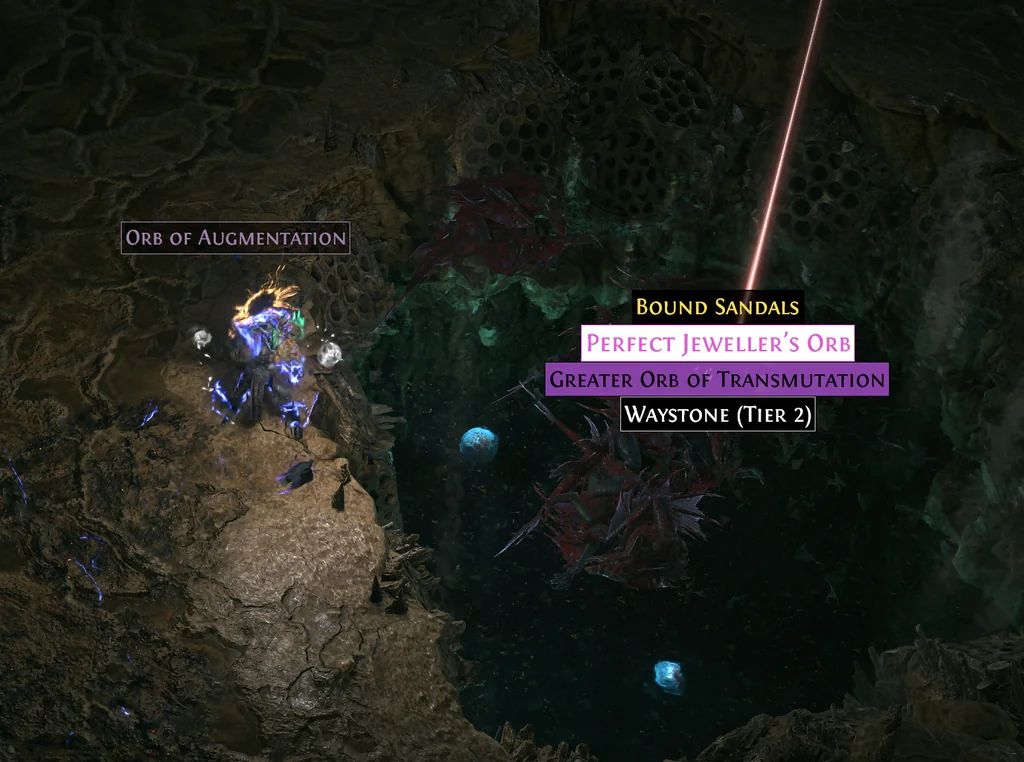Image resolution: width=1024 pixels, height=762 pixels.
Task: Loot the Greater Orb of Transmutation
Action: pos(717,380)
